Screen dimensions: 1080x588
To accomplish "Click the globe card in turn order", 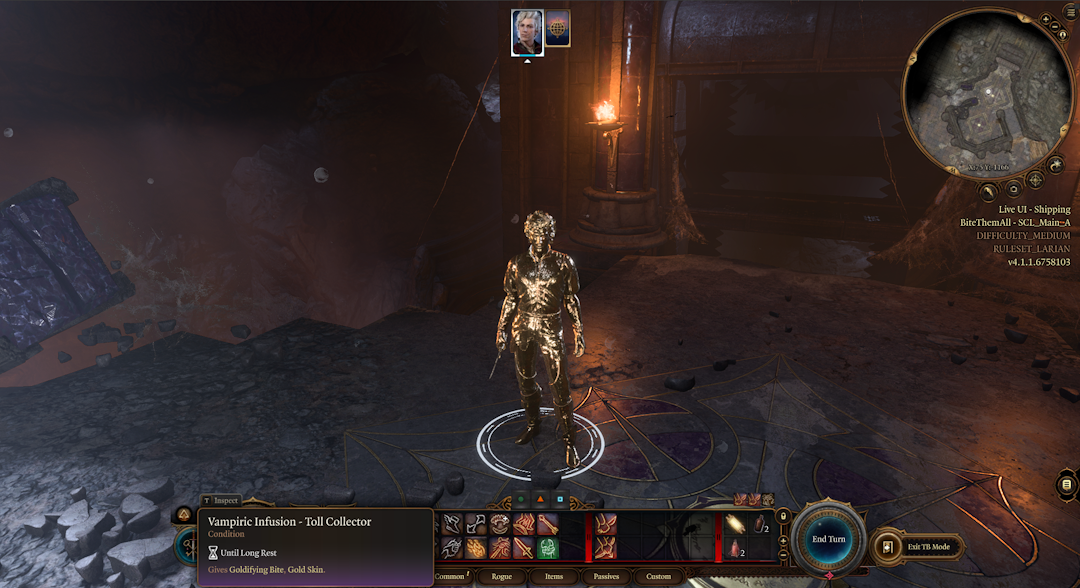I will (558, 29).
